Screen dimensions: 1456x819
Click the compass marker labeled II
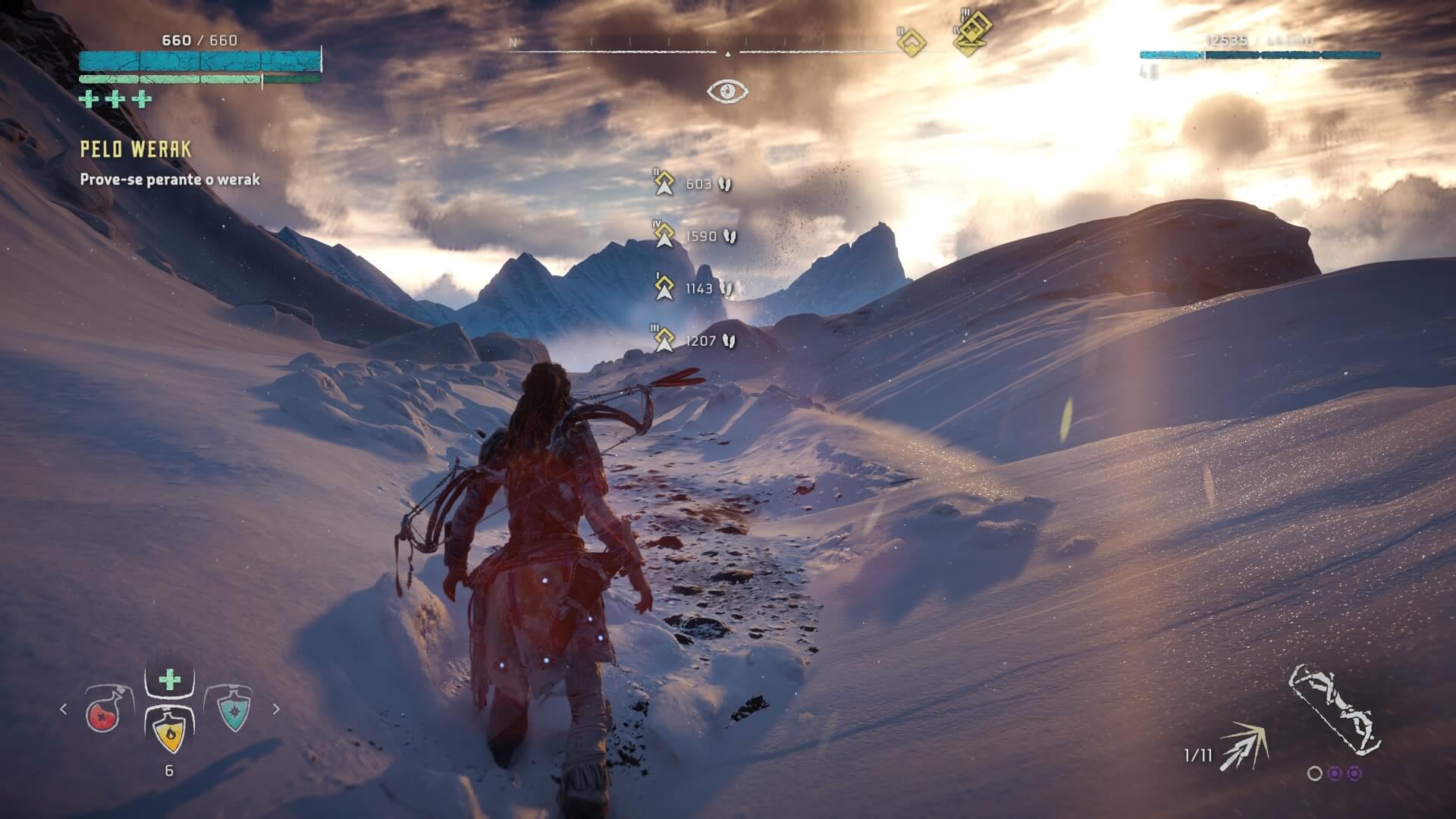click(911, 43)
